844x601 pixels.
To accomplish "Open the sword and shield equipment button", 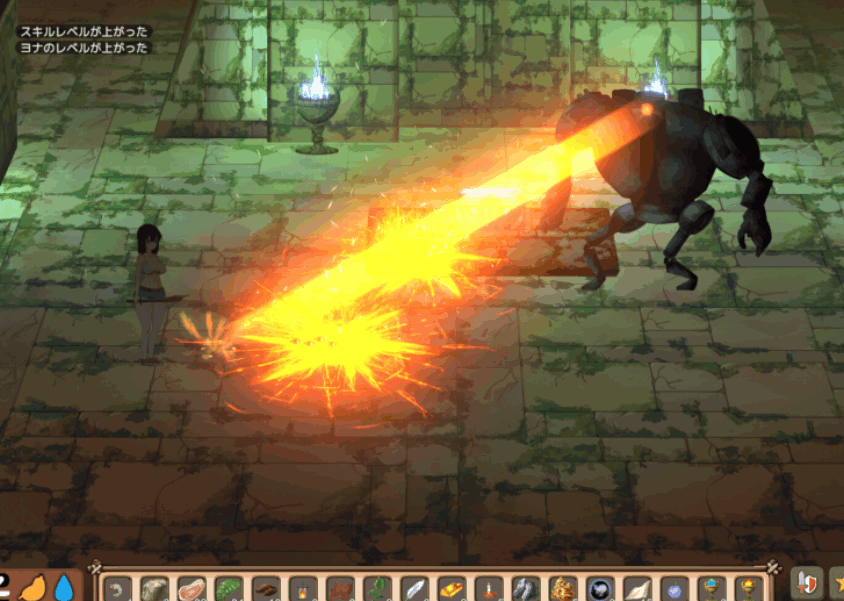I will click(806, 584).
